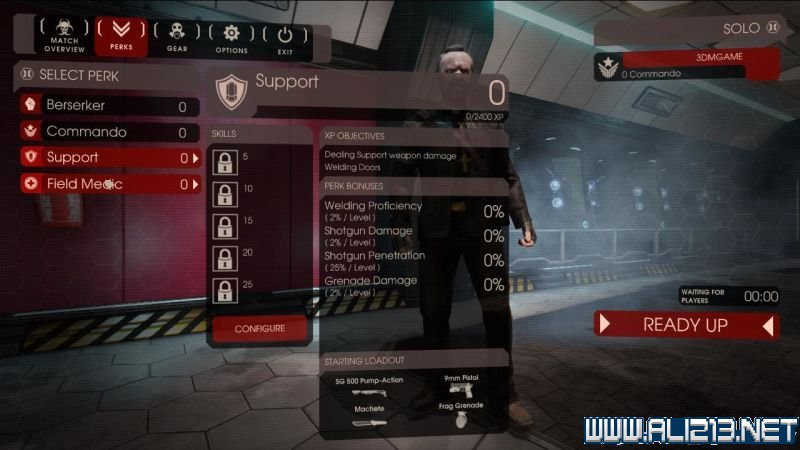Select the level 25 locked skill
The height and width of the screenshot is (450, 800).
coord(226,290)
